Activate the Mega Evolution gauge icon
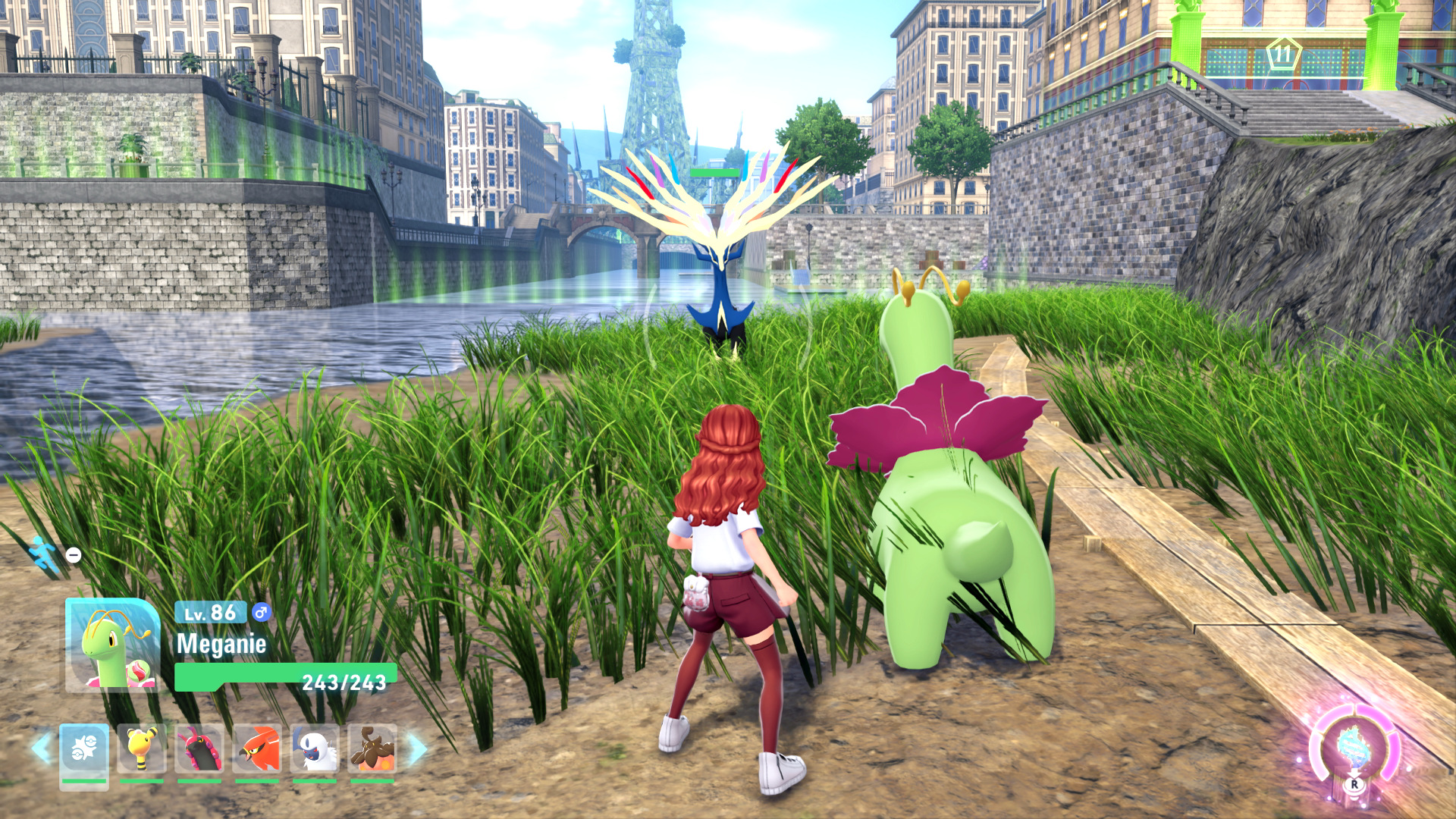Viewport: 1456px width, 819px height. 1354,748
